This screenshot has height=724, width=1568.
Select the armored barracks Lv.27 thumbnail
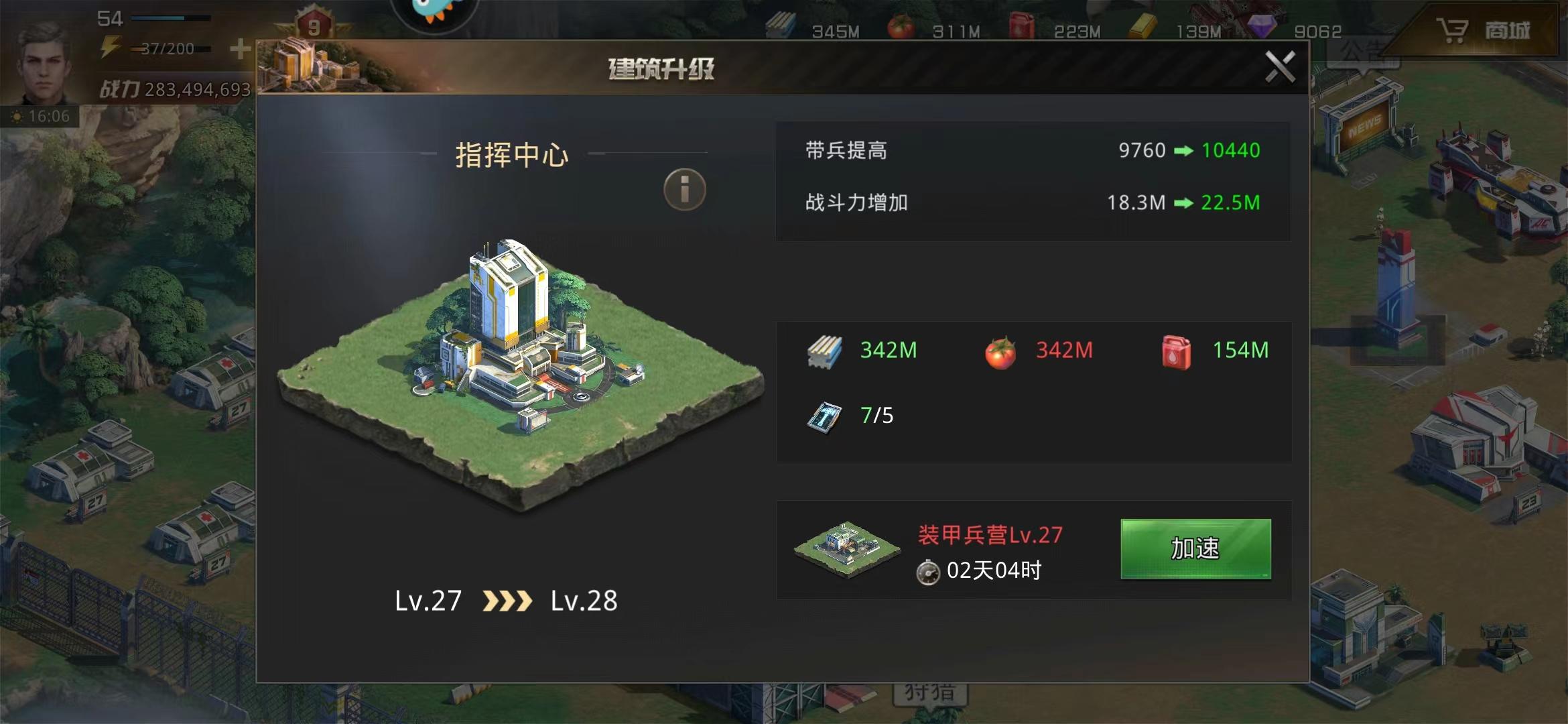point(846,548)
